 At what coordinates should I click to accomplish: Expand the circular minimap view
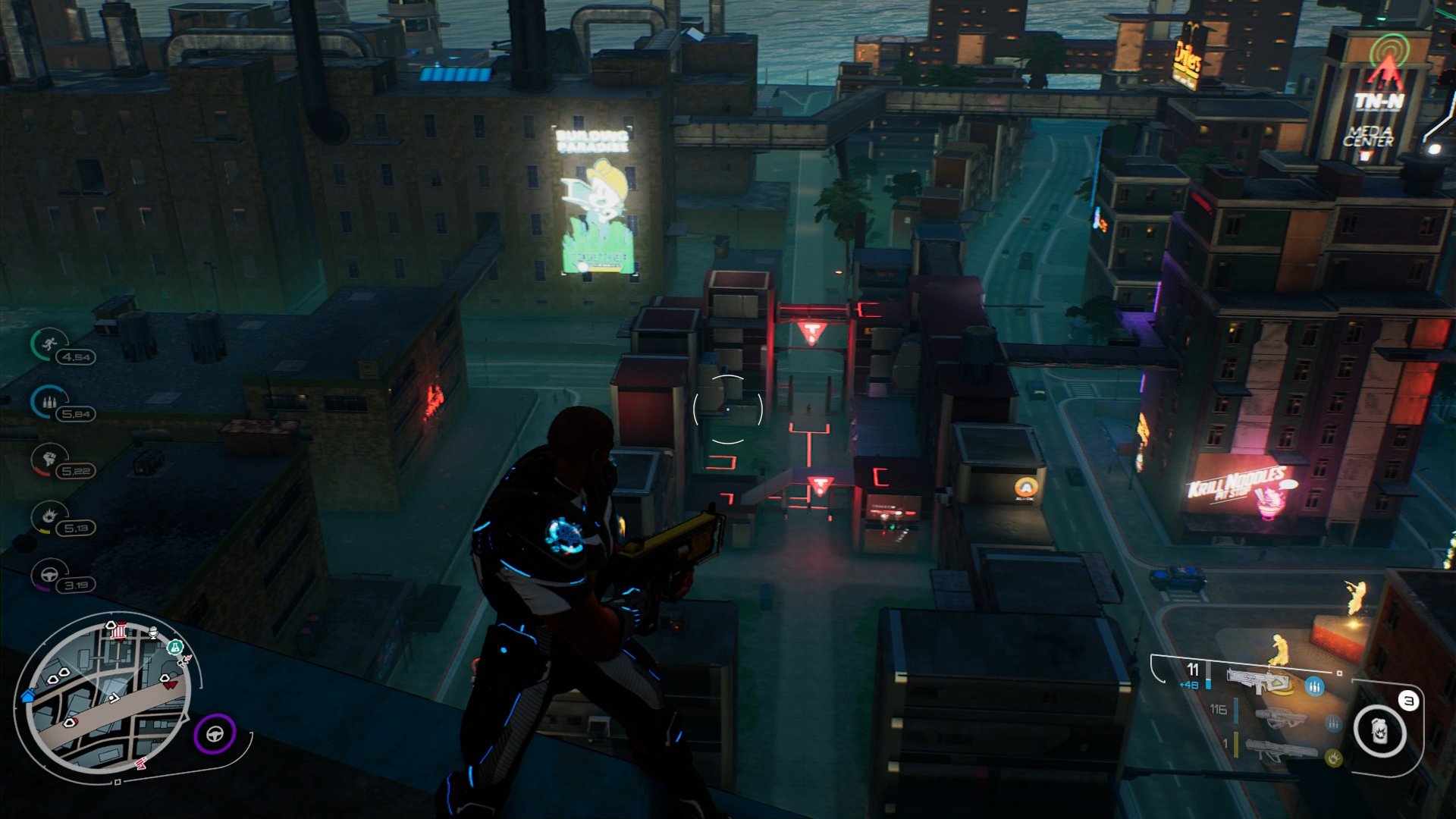109,698
